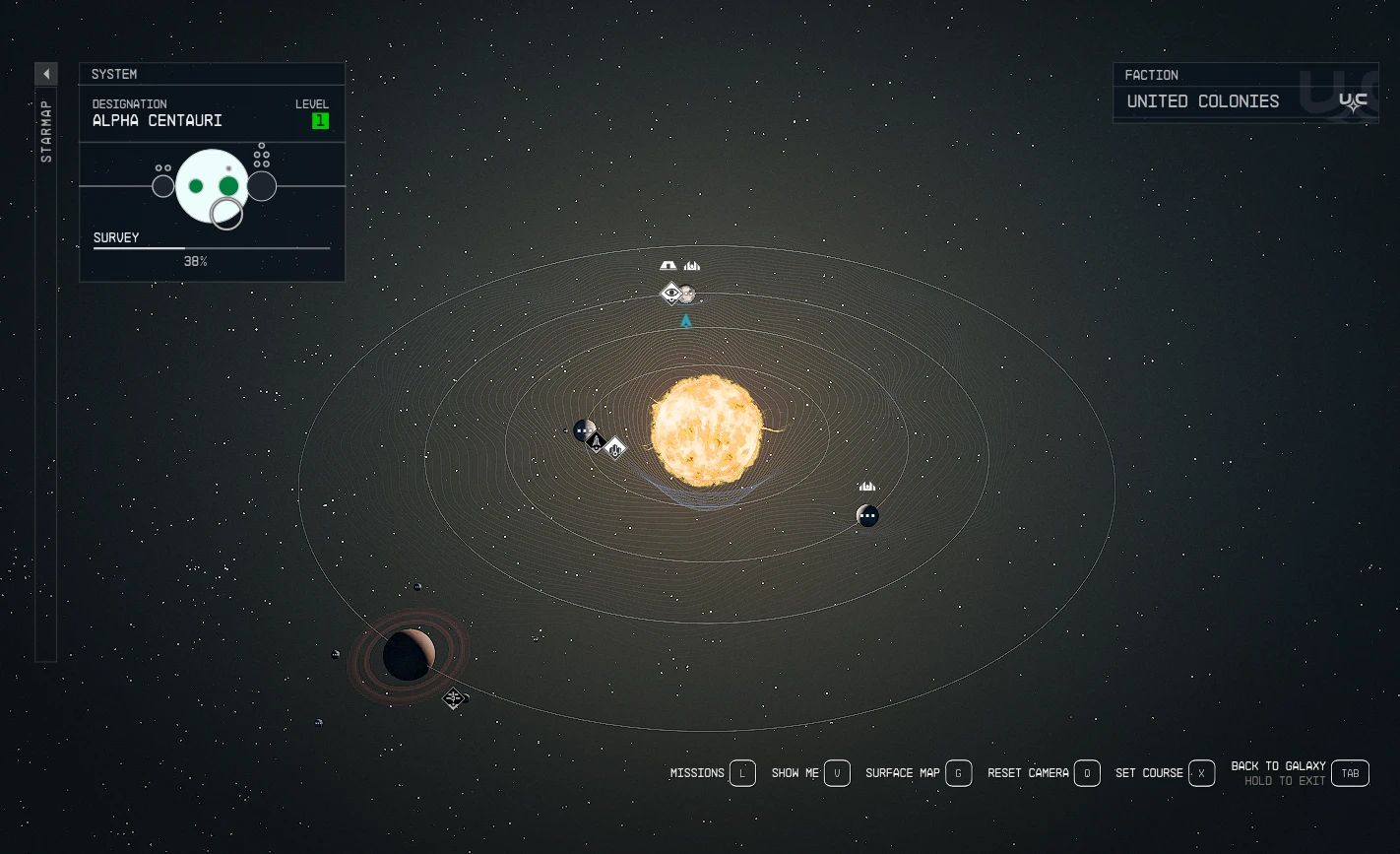The image size is (1400, 854).
Task: Click the outpost icon above the top planet
Action: (667, 265)
